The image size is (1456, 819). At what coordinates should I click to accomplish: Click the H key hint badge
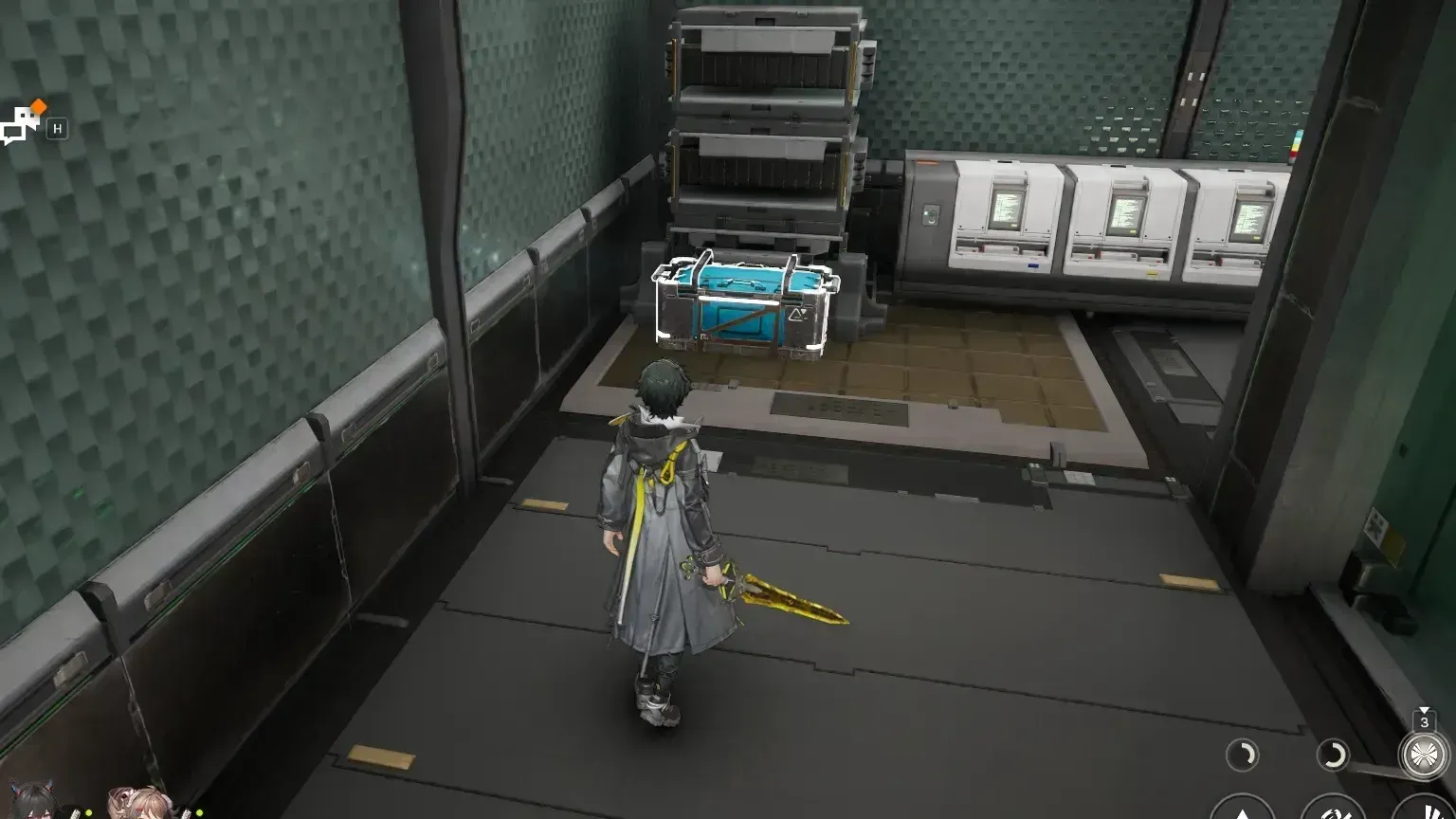[x=59, y=130]
